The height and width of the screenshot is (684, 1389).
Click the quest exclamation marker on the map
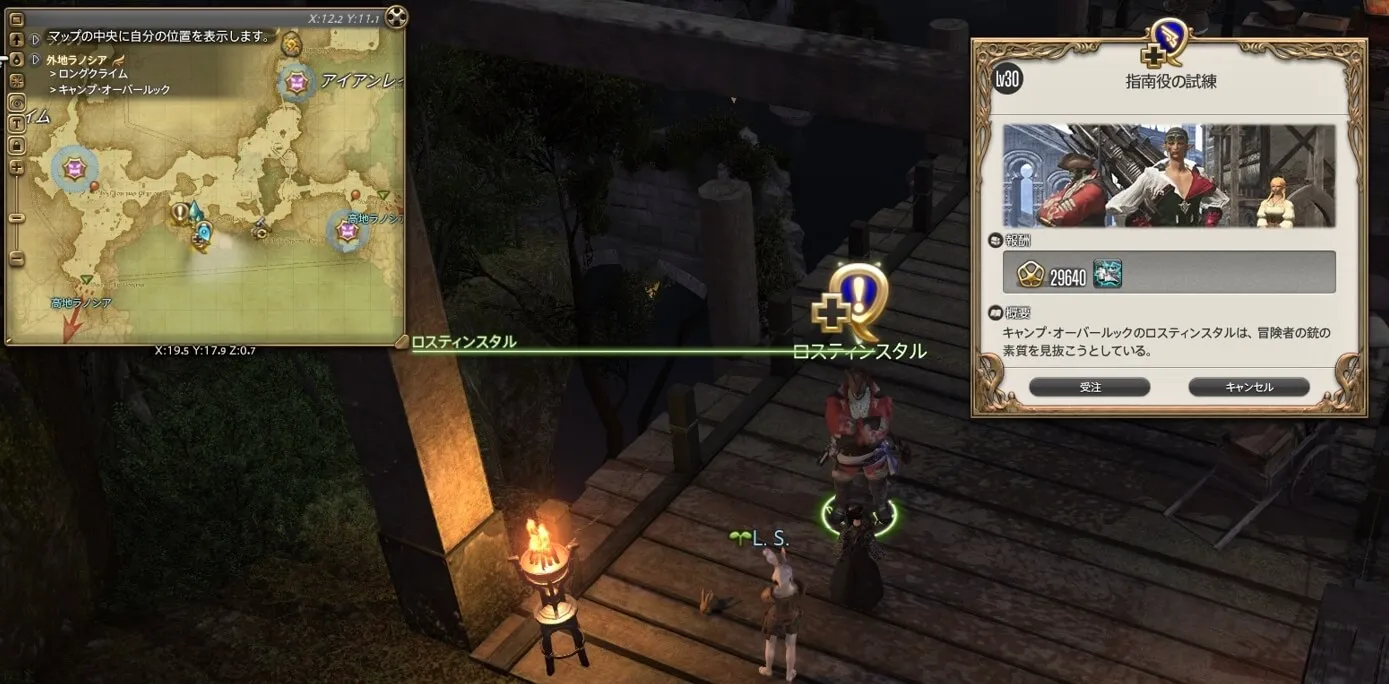pos(180,211)
